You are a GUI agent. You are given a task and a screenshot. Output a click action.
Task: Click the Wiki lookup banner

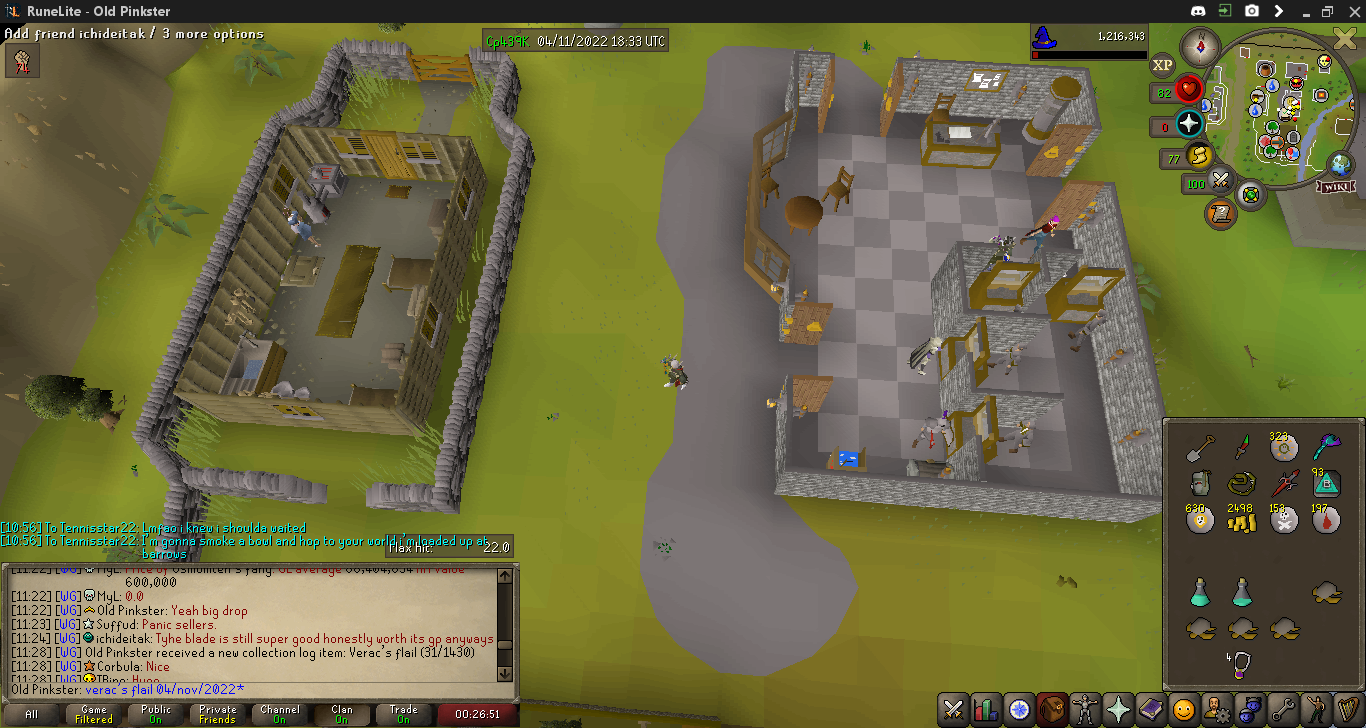tap(1336, 186)
